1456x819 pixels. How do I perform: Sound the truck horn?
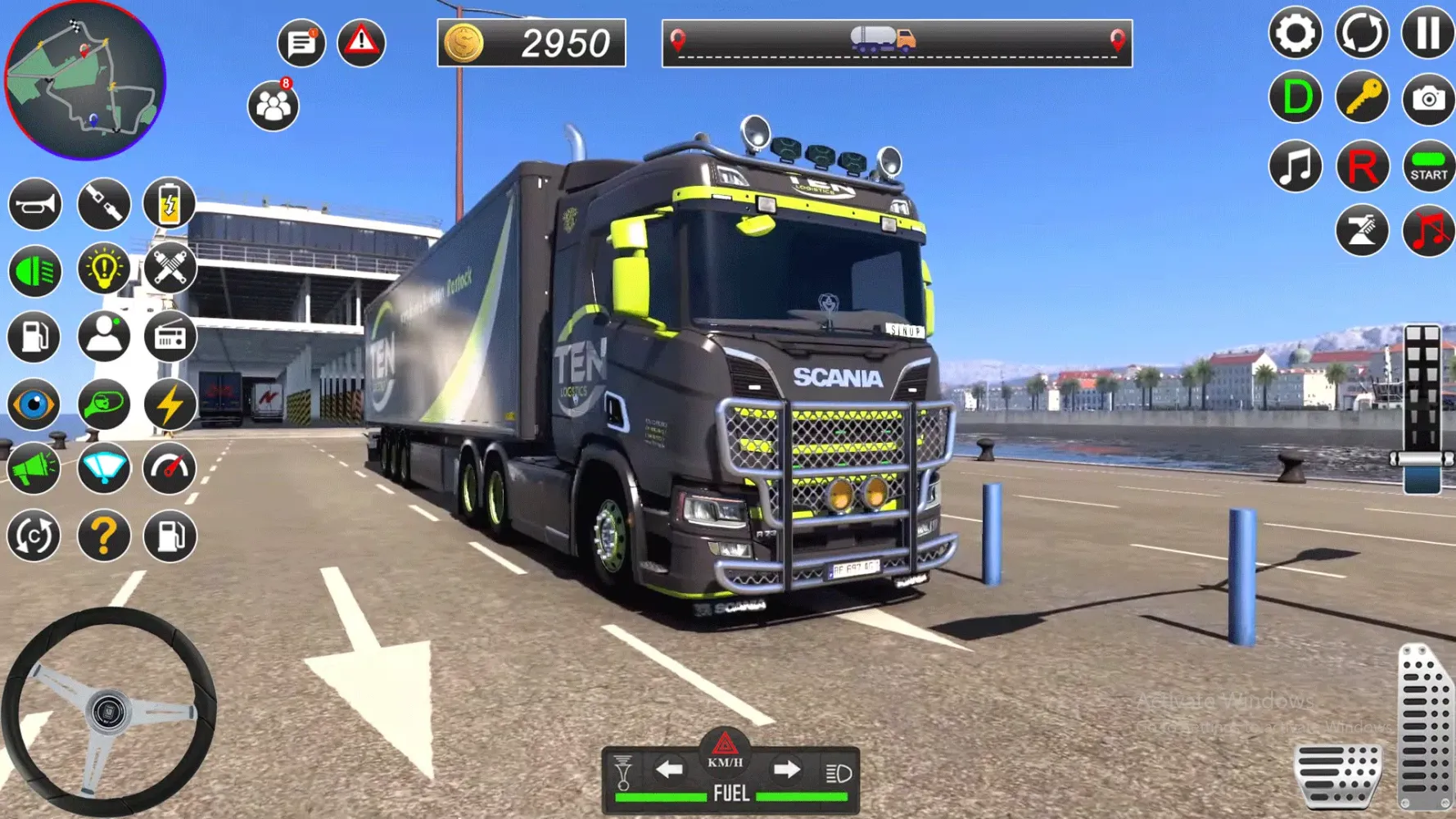[x=33, y=205]
